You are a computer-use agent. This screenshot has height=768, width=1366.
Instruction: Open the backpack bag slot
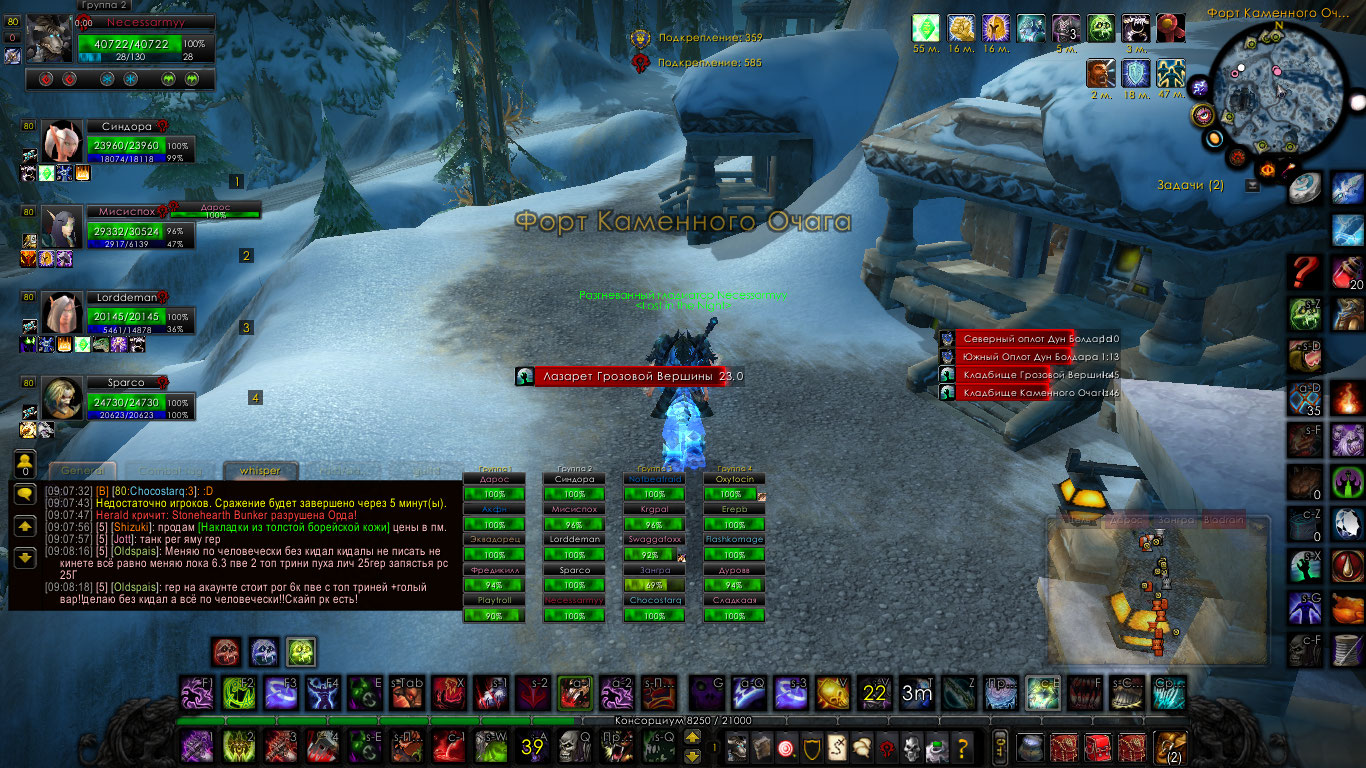pos(1168,746)
